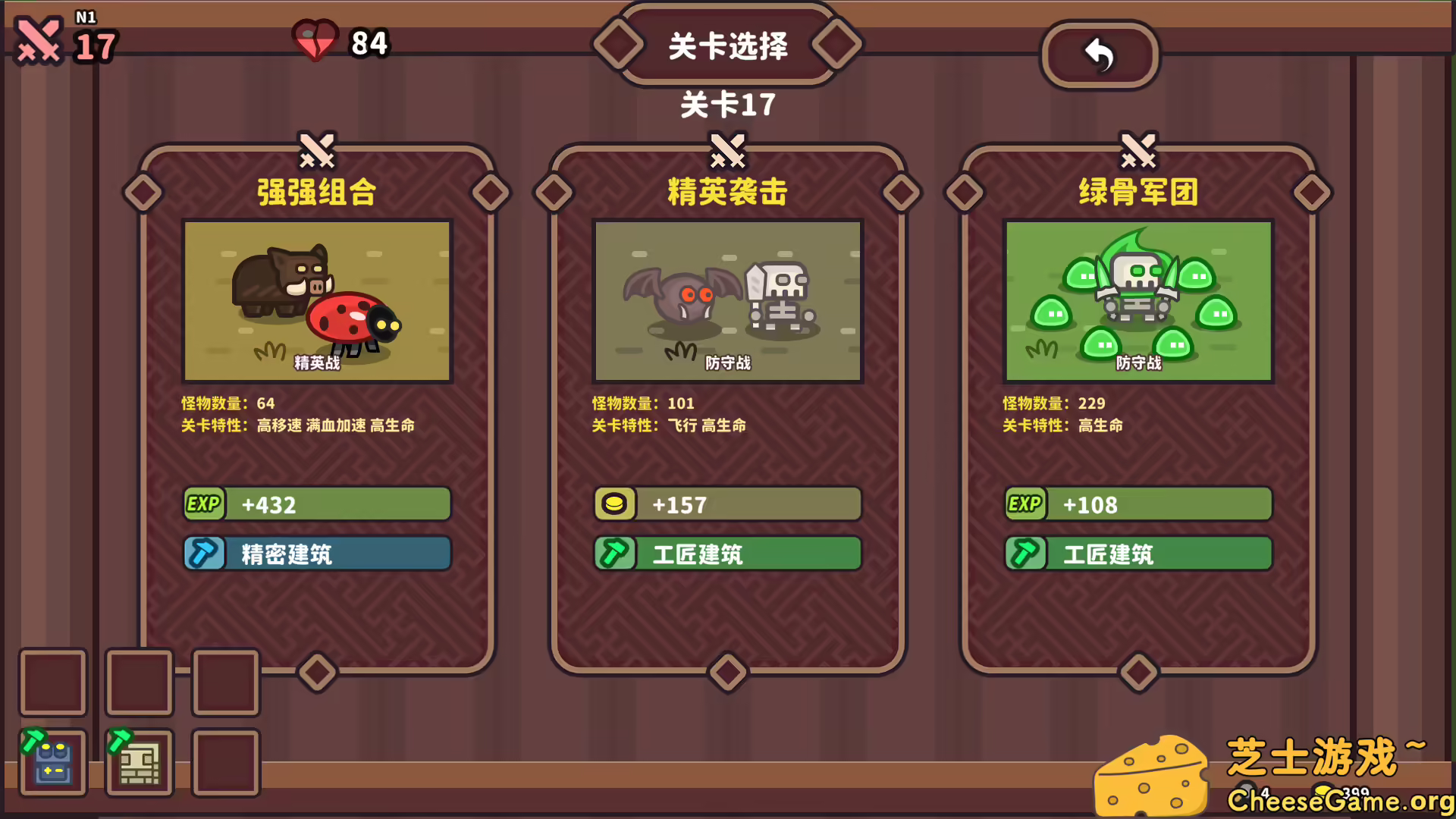Click the green slime 防守战 preview image
The image size is (1456, 819).
[1137, 300]
